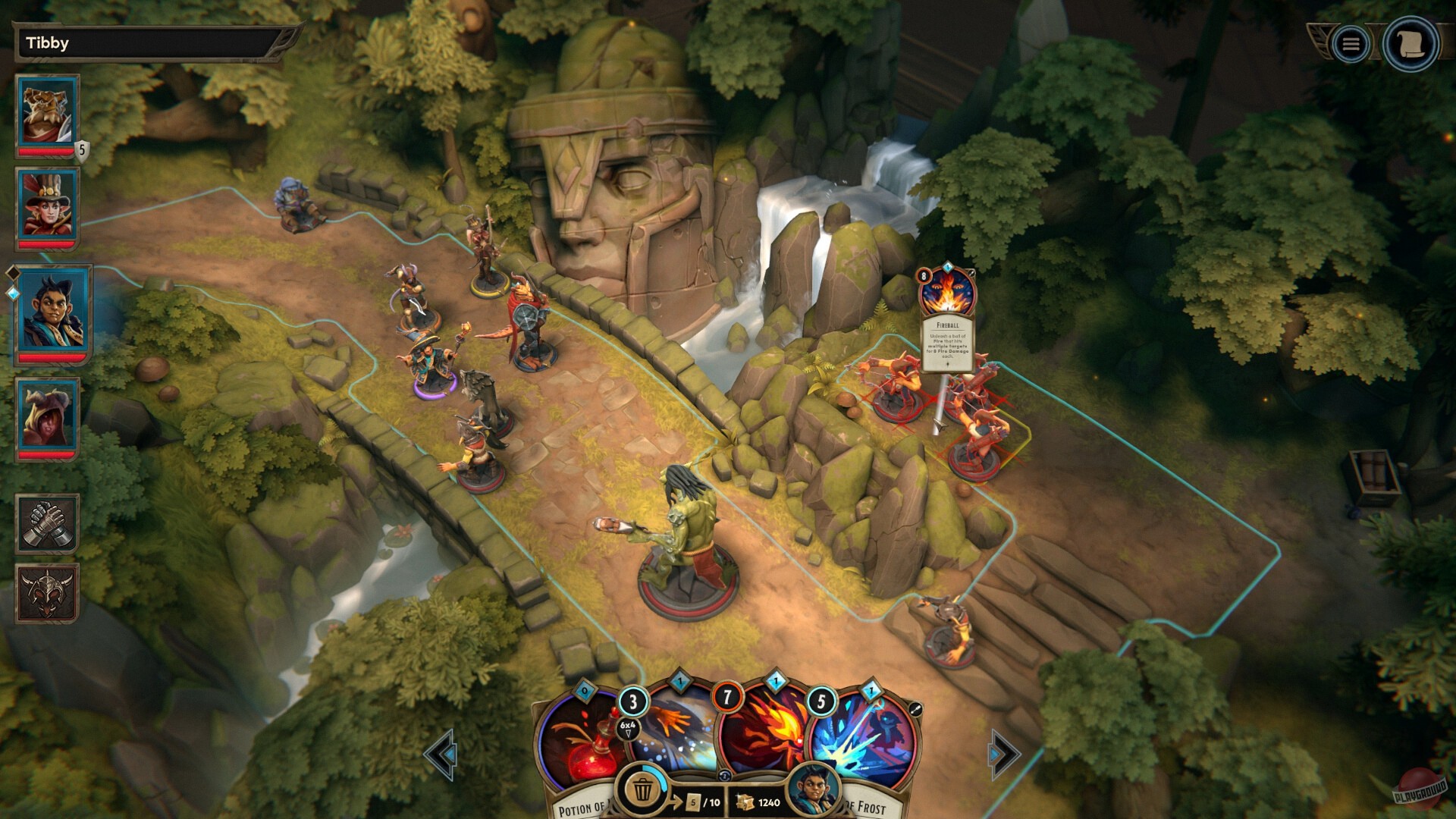Select the gauntlet equipment icon on left sidebar
This screenshot has width=1456, height=819.
[47, 522]
